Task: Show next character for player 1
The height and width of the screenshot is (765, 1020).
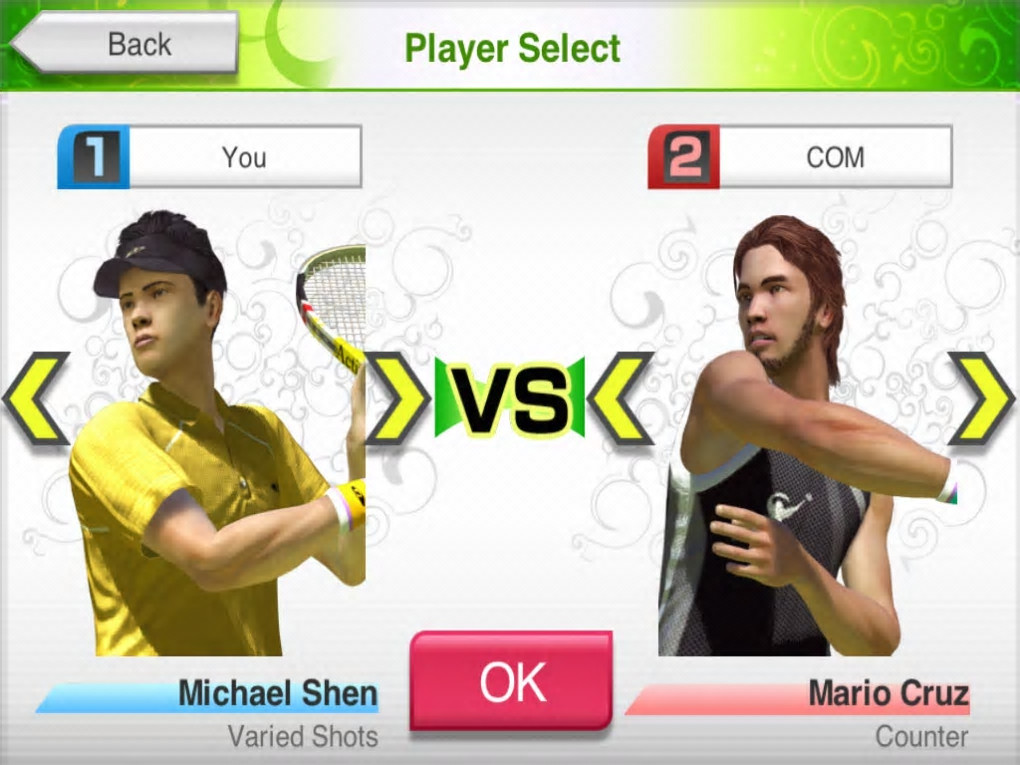Action: 397,398
